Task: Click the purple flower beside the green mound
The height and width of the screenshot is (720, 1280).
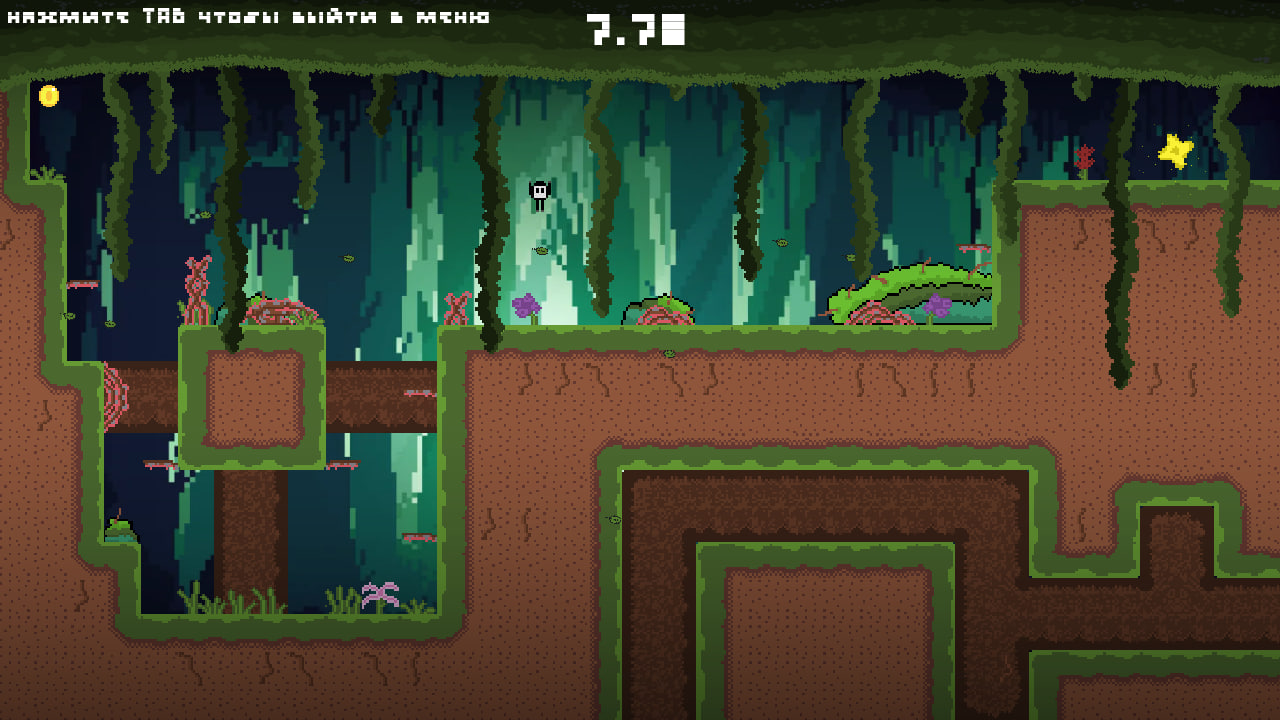Action: [x=941, y=303]
